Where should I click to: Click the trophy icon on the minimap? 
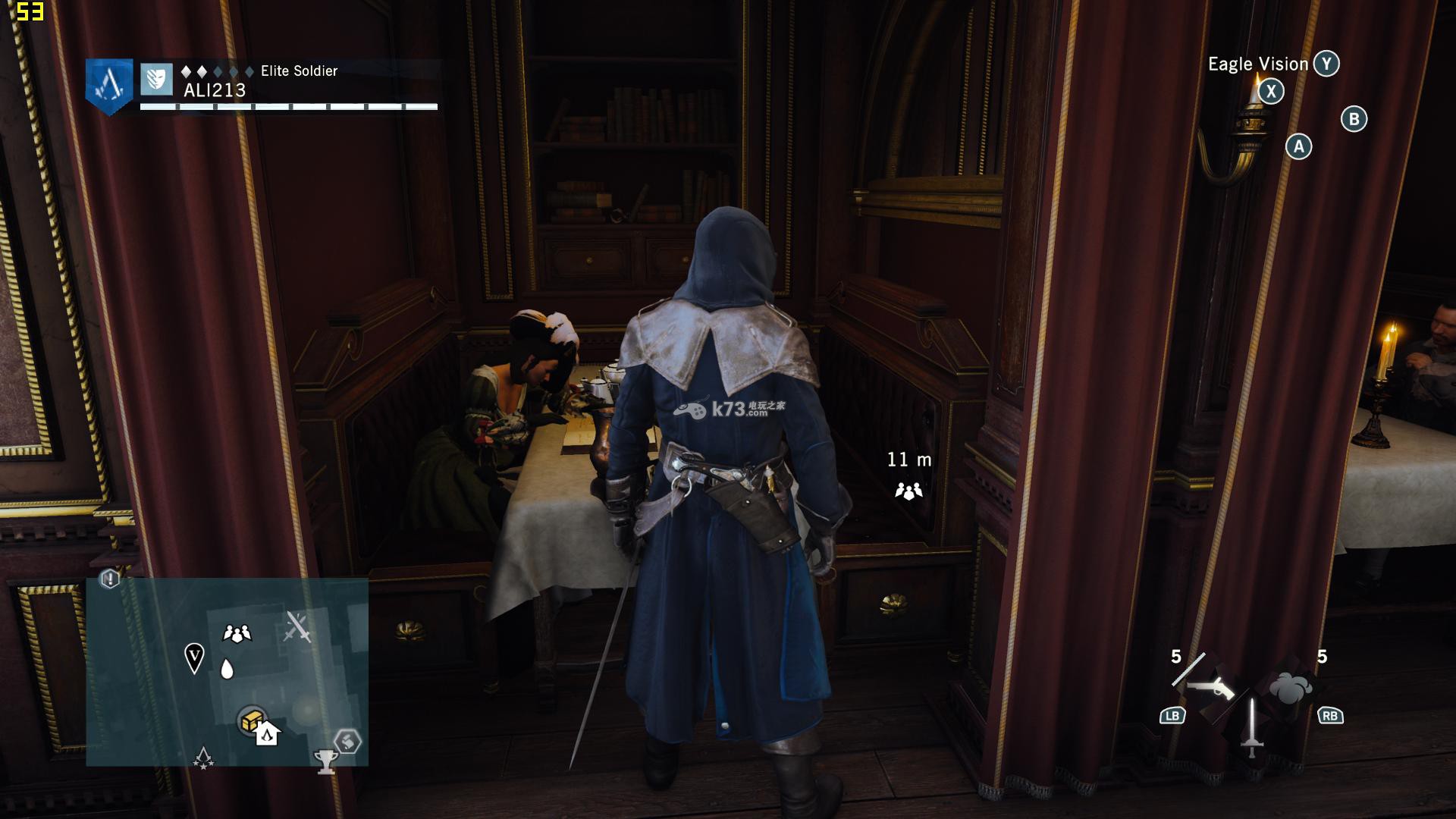click(326, 761)
